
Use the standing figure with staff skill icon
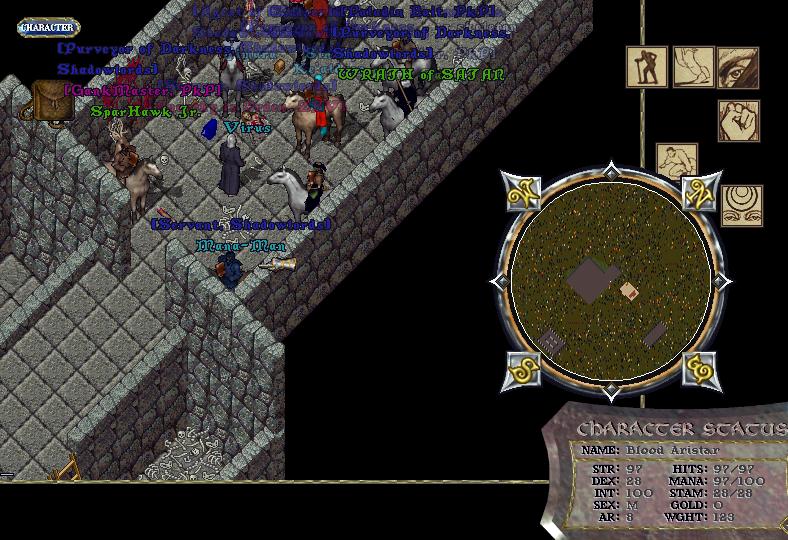(647, 68)
